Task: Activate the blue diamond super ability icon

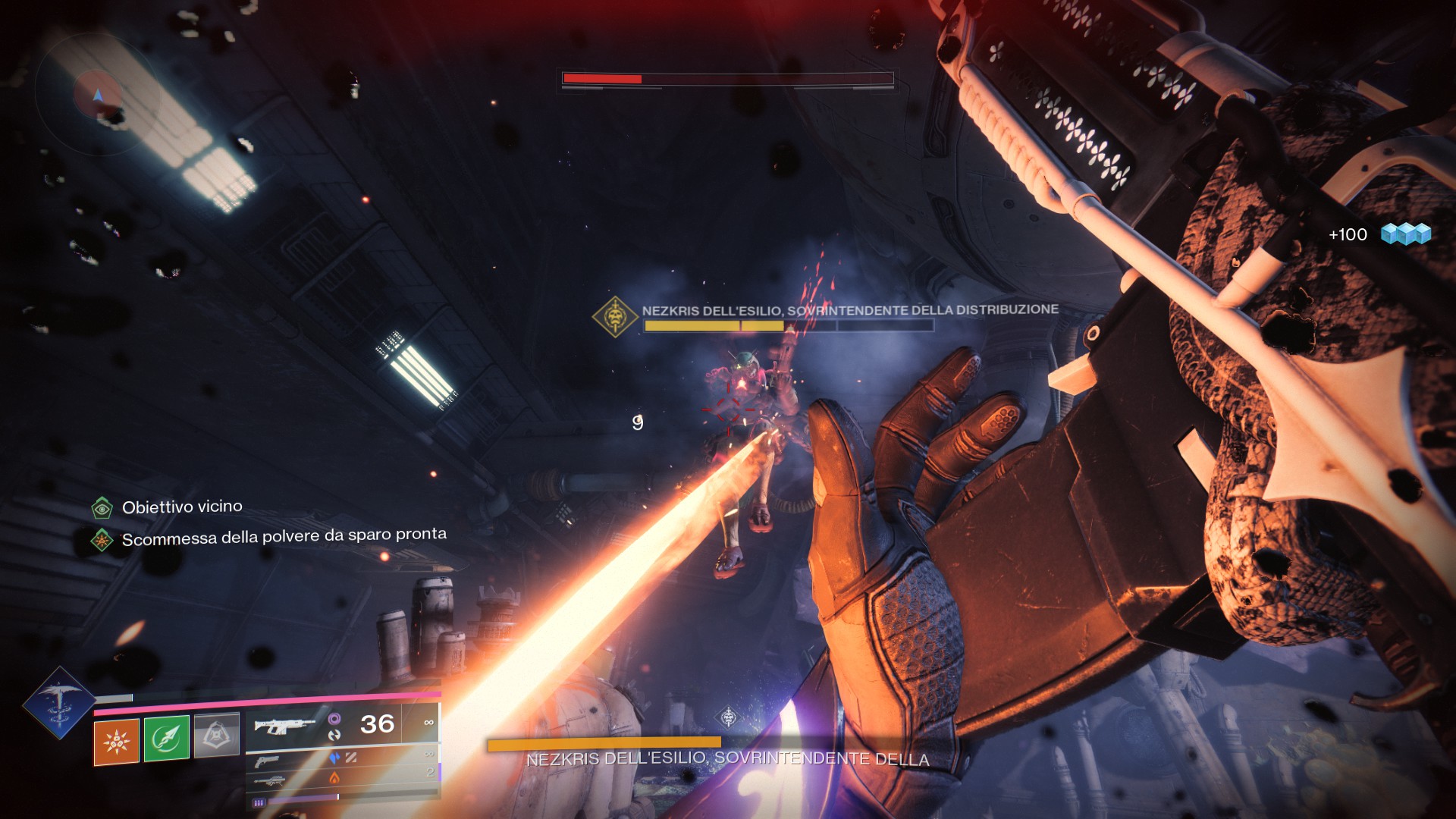Action: tap(58, 702)
